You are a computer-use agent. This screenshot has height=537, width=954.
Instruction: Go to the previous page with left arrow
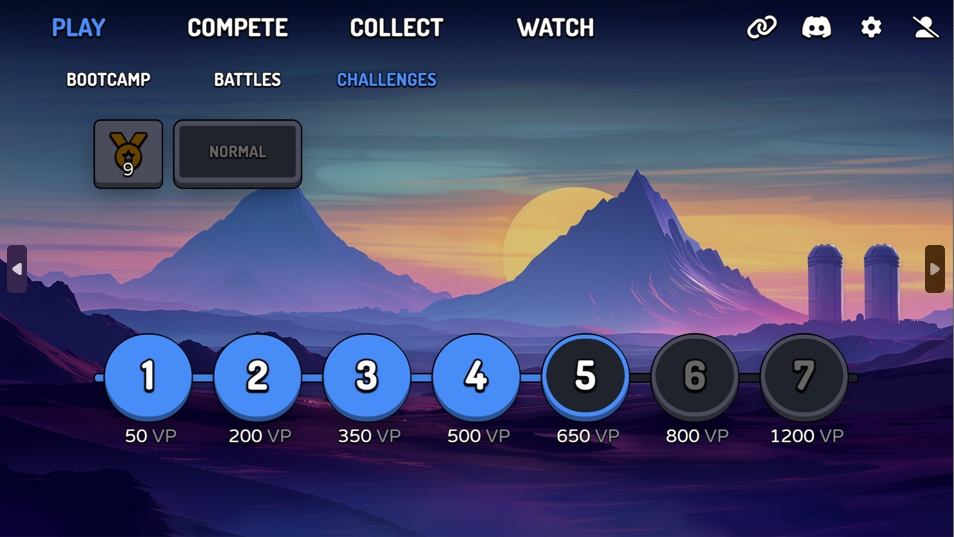pyautogui.click(x=17, y=269)
